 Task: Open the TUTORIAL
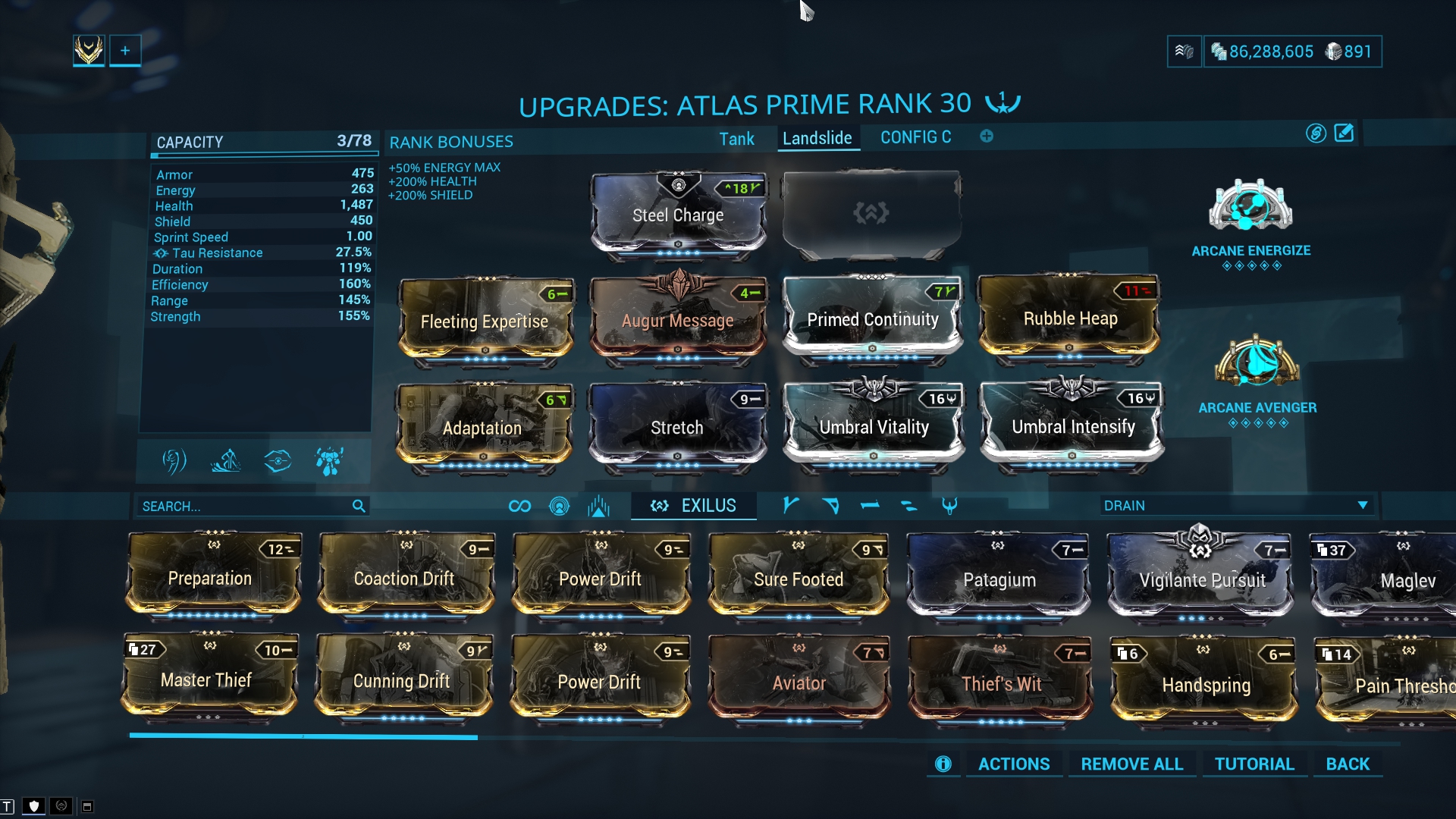[1254, 764]
